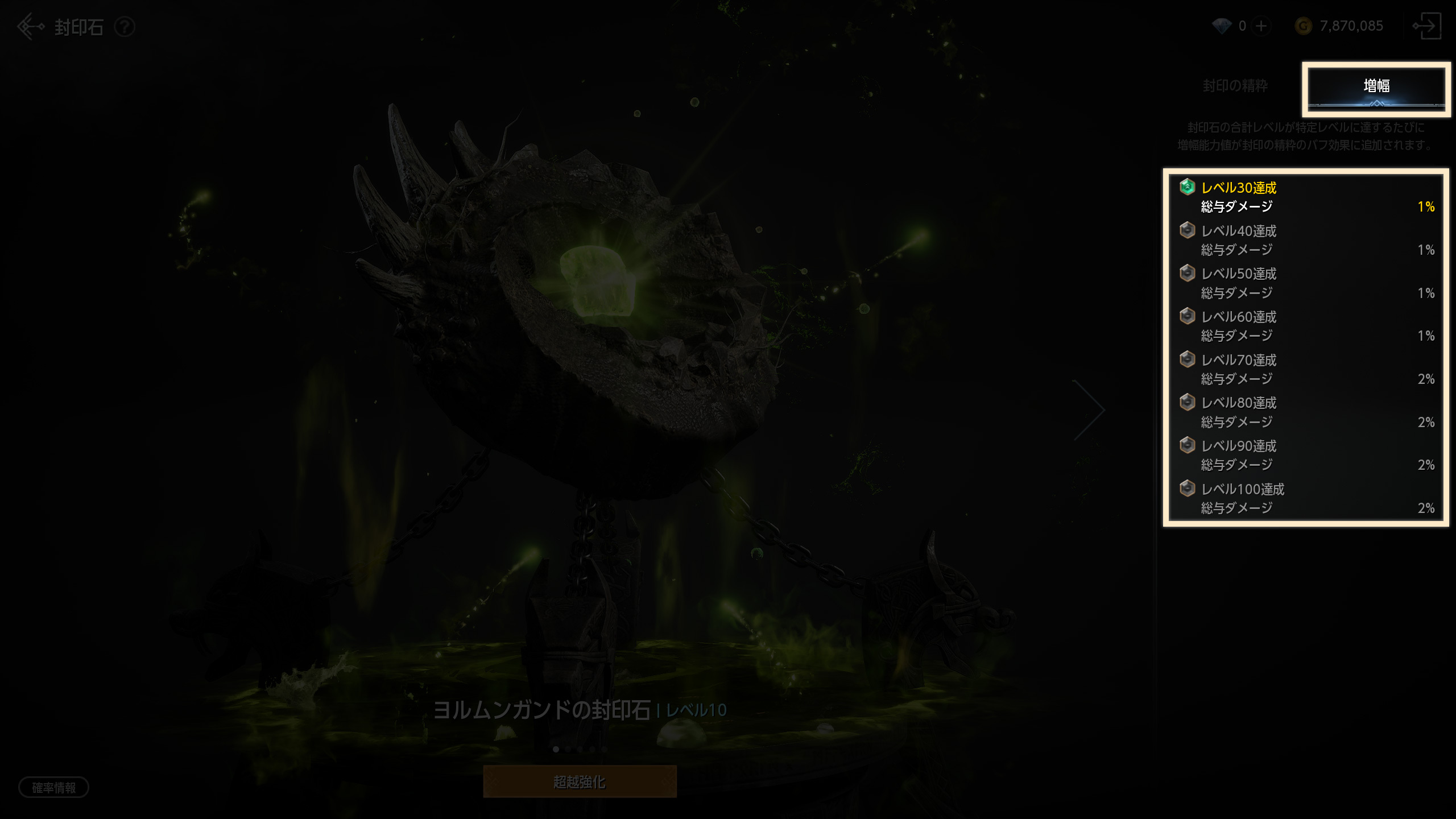Screen dimensions: 1456x819
Task: Select the レベル70達成 row
Action: click(1306, 370)
